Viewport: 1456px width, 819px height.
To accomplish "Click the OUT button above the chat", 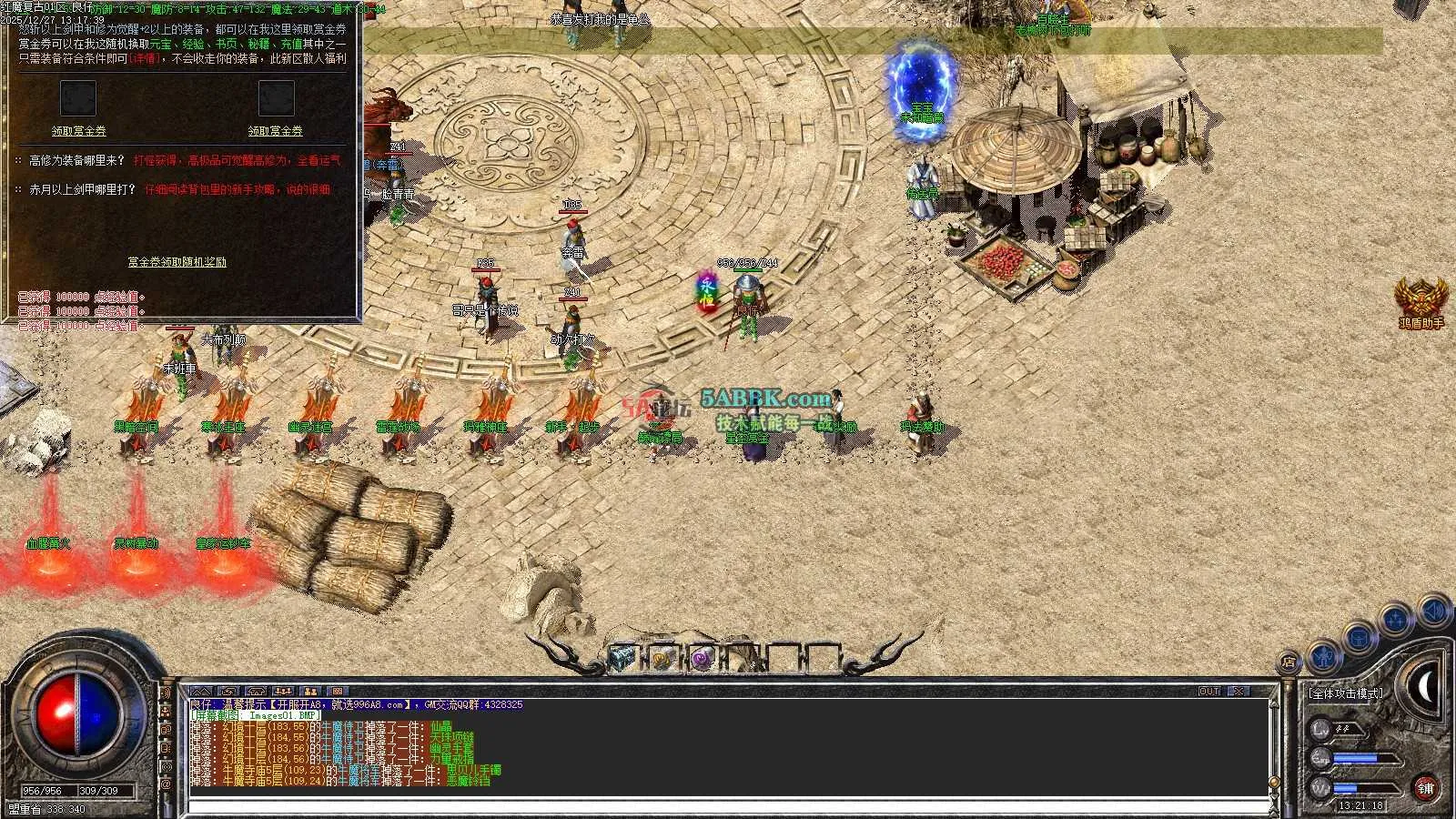I will pos(1208,692).
